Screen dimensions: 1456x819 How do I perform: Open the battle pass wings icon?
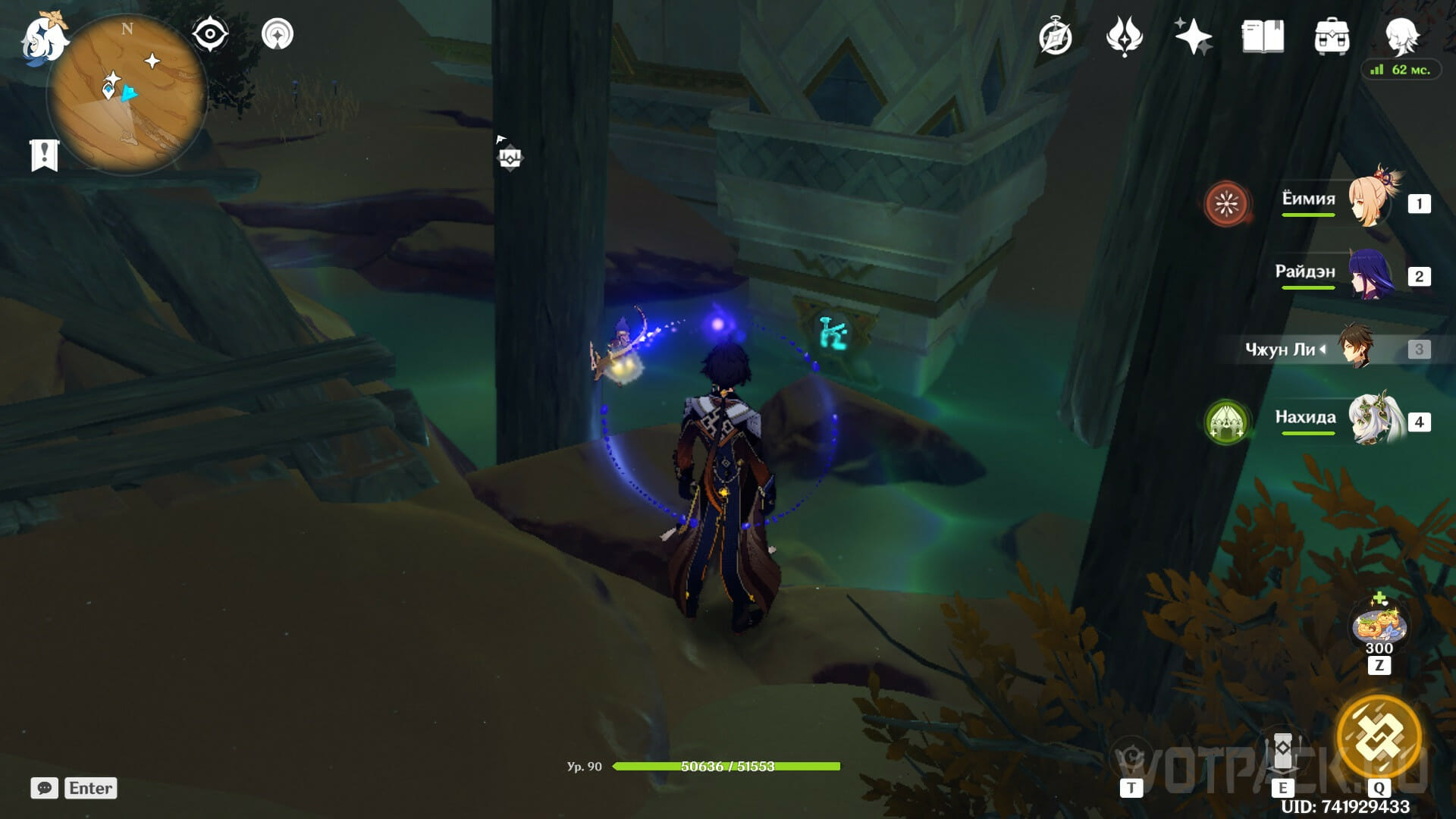coord(1124,36)
